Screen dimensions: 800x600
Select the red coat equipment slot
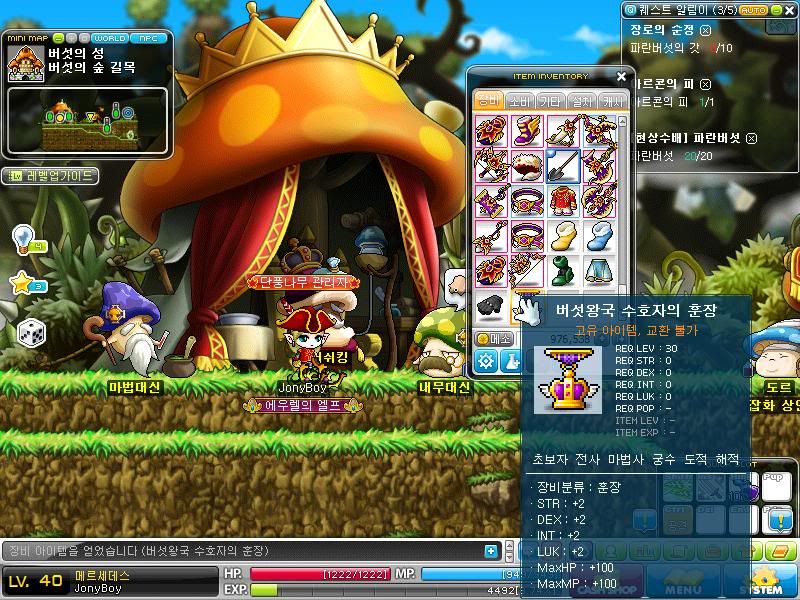point(562,199)
